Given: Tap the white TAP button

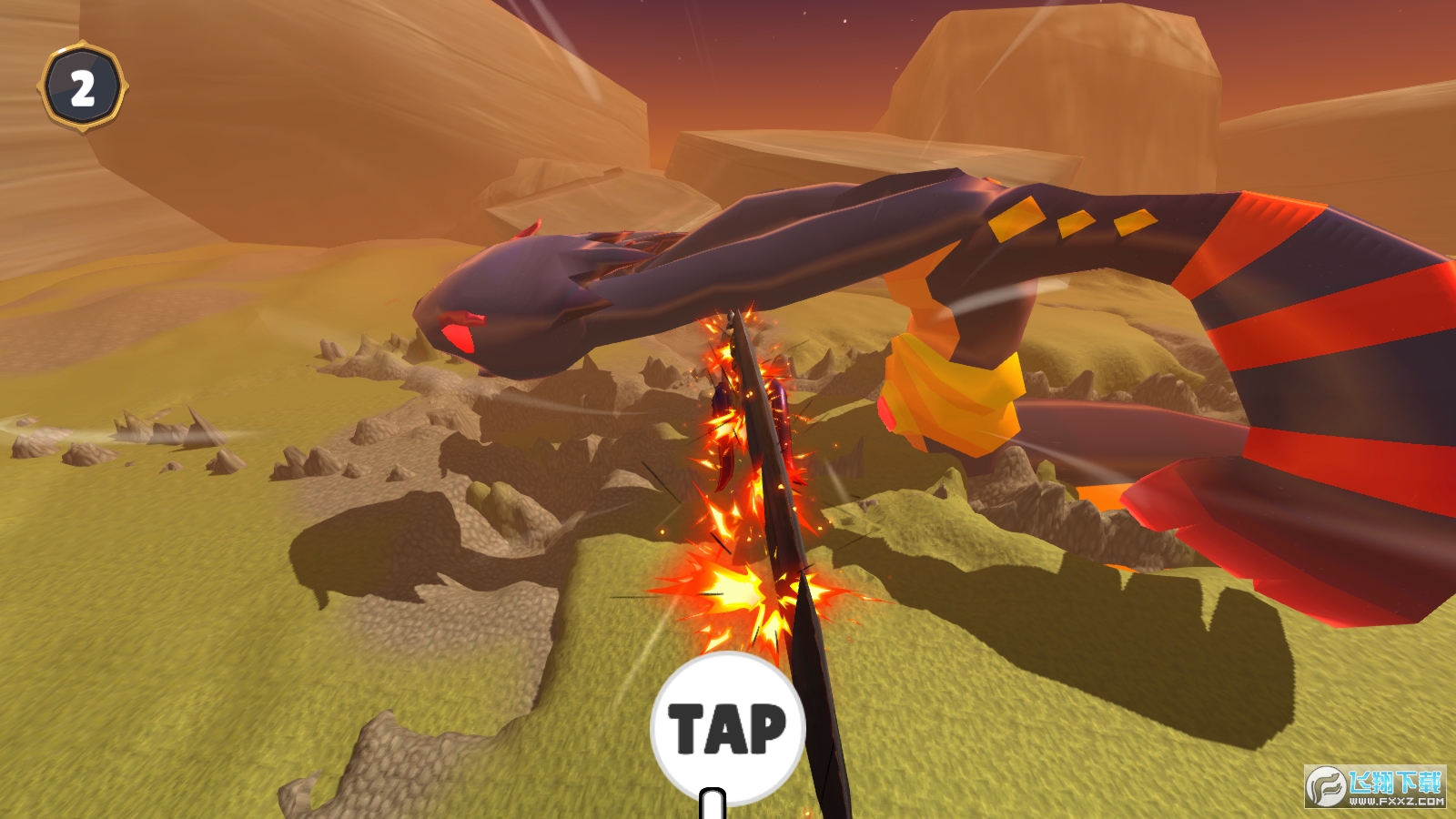Looking at the screenshot, I should click(x=726, y=728).
